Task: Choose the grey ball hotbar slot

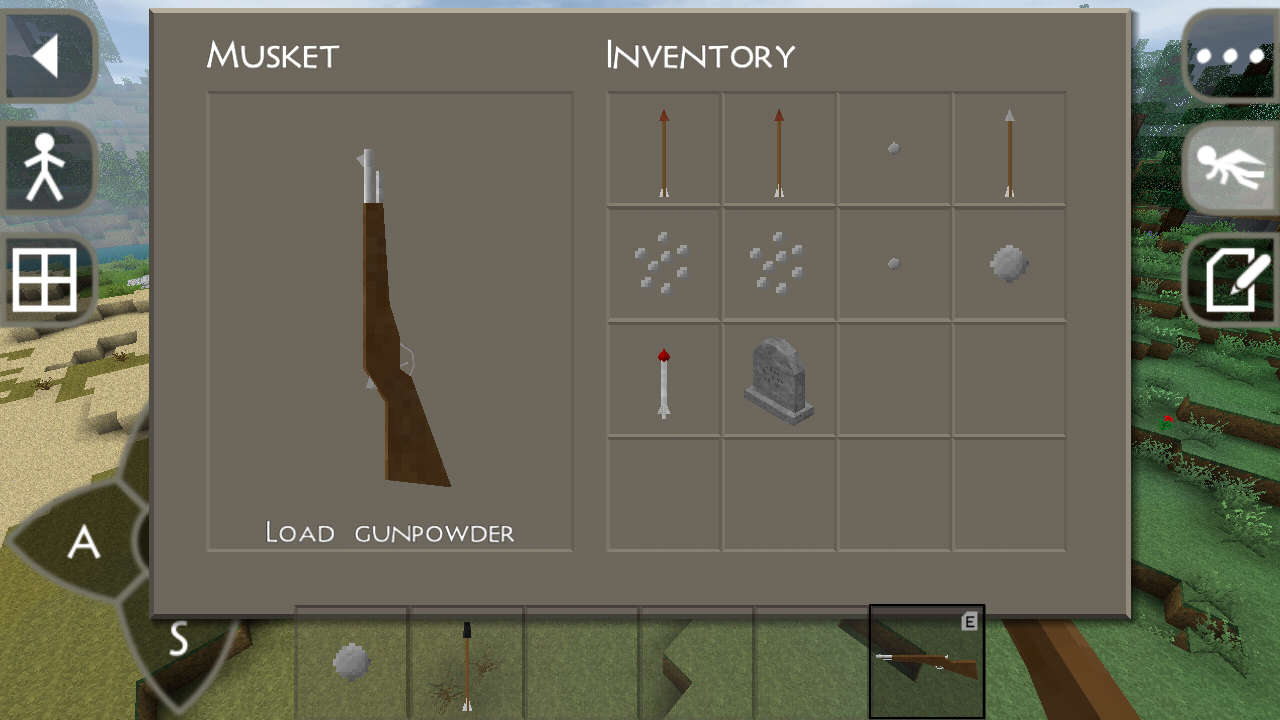Action: pyautogui.click(x=352, y=662)
